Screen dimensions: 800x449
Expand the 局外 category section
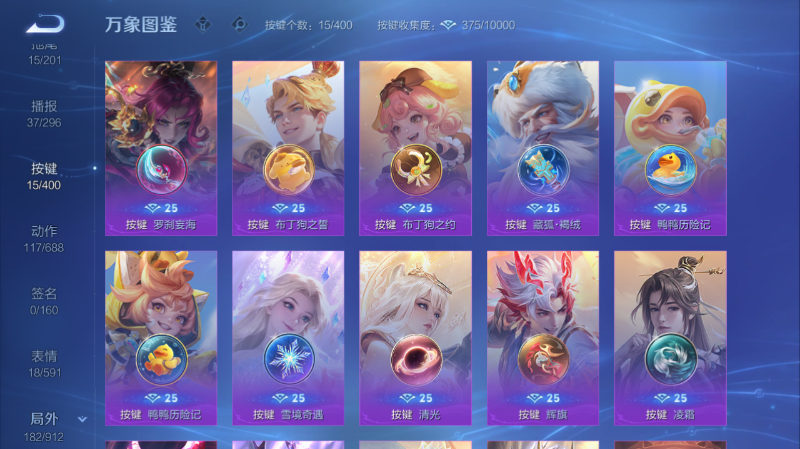tap(82, 419)
